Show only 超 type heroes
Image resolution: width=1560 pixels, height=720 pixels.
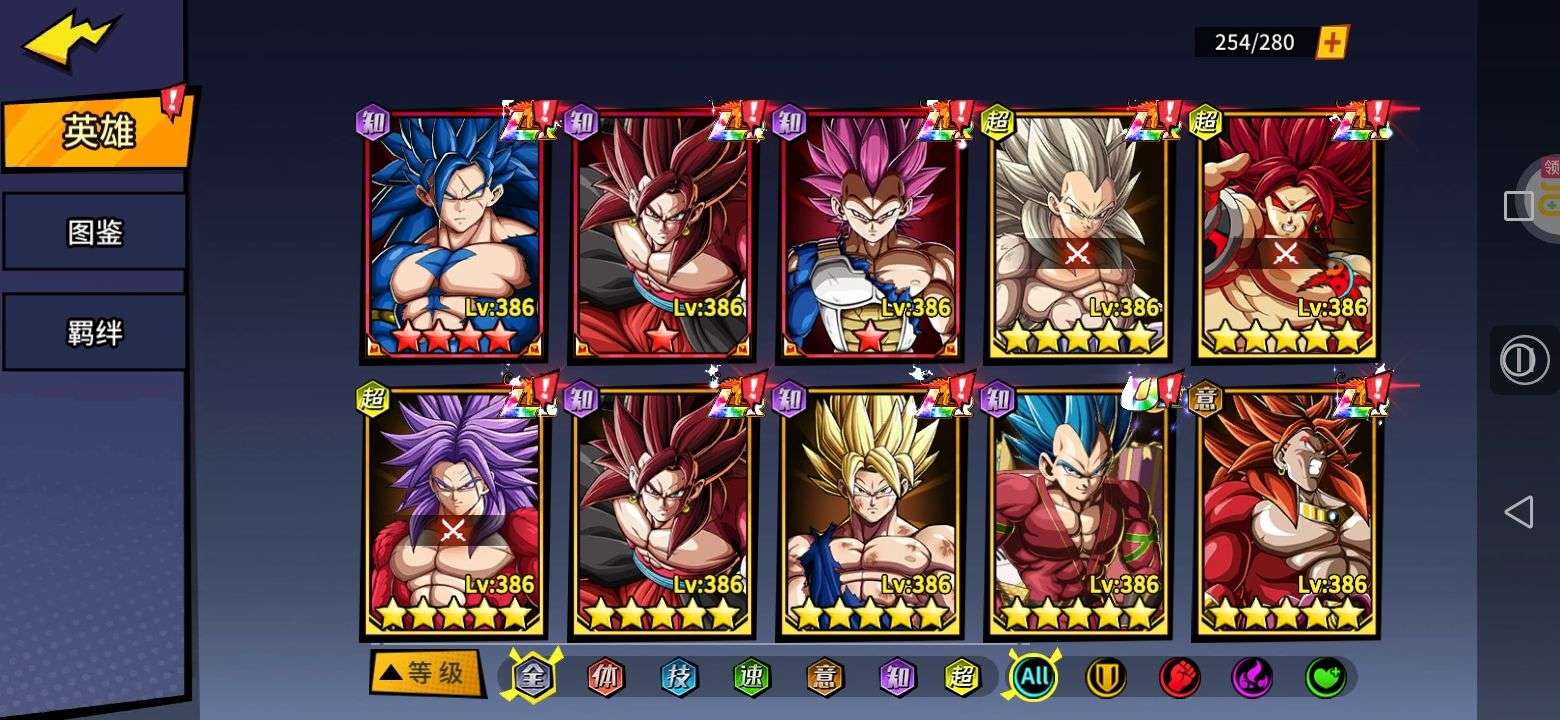point(963,677)
